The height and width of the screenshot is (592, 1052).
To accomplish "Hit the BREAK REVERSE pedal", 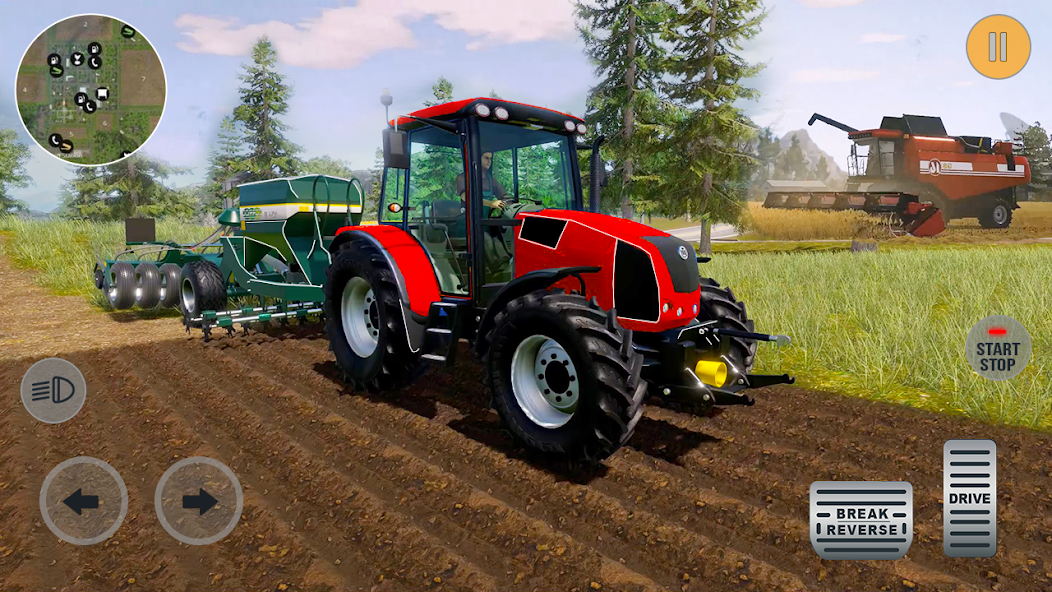I will pos(861,520).
